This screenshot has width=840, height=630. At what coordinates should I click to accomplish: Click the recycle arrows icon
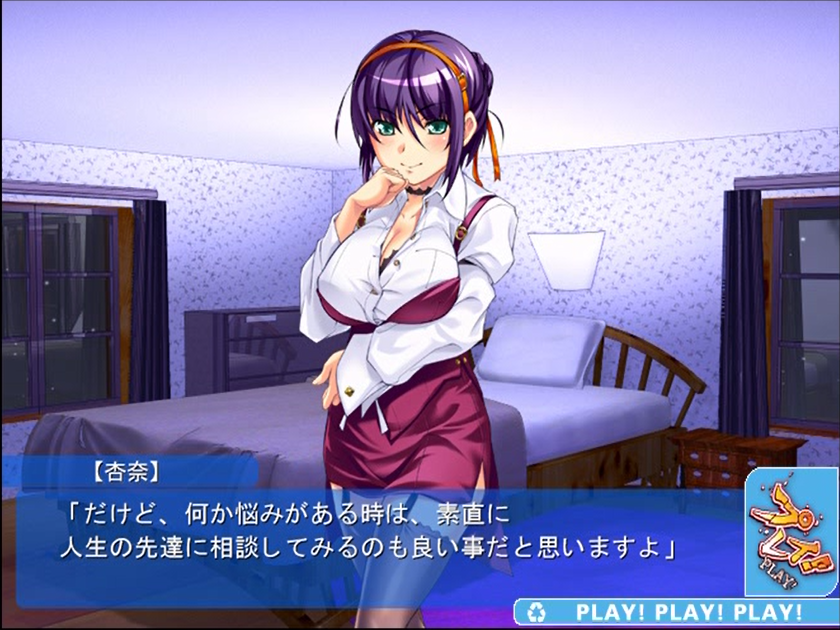coord(540,611)
